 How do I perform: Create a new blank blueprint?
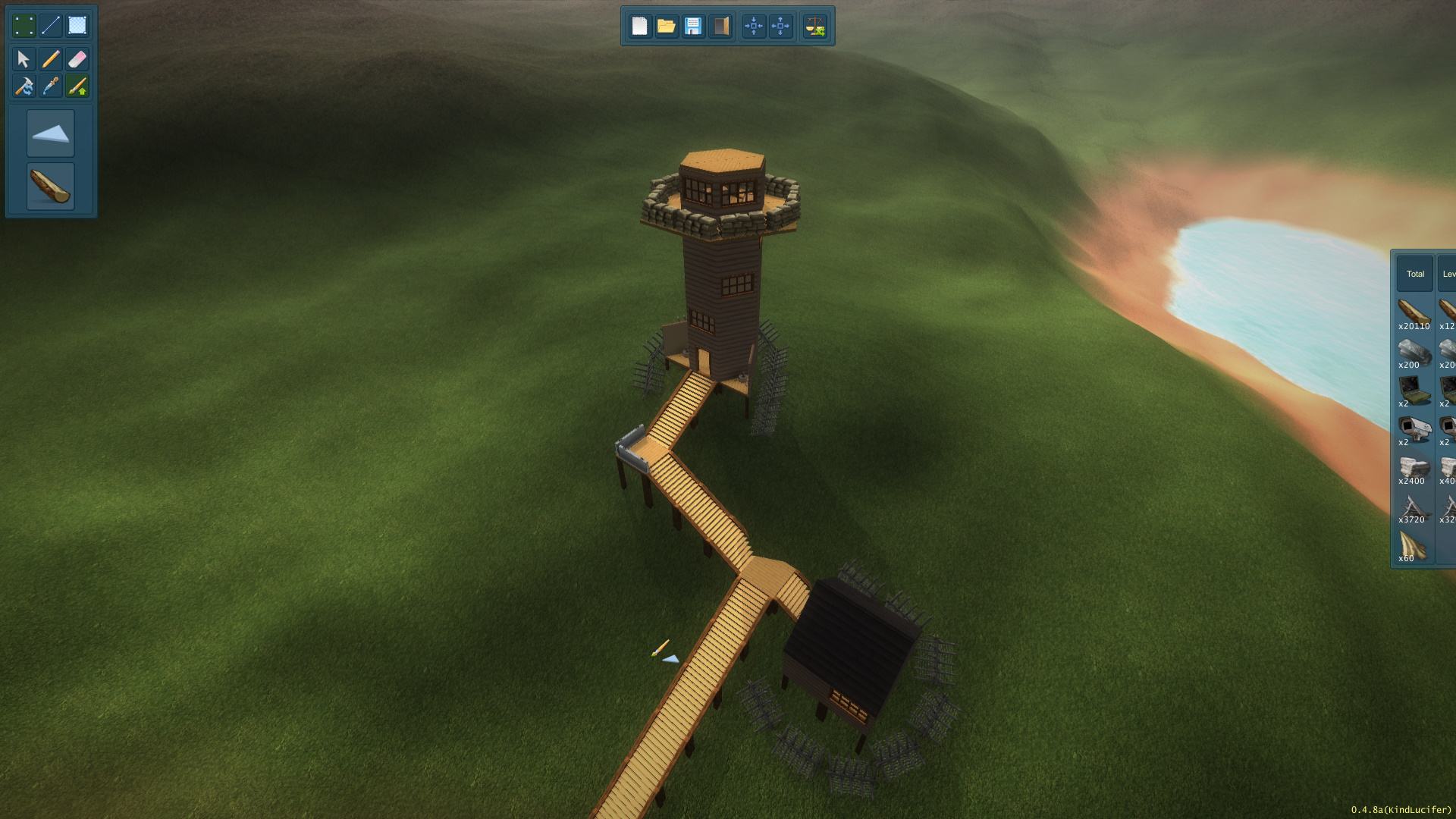click(x=639, y=27)
